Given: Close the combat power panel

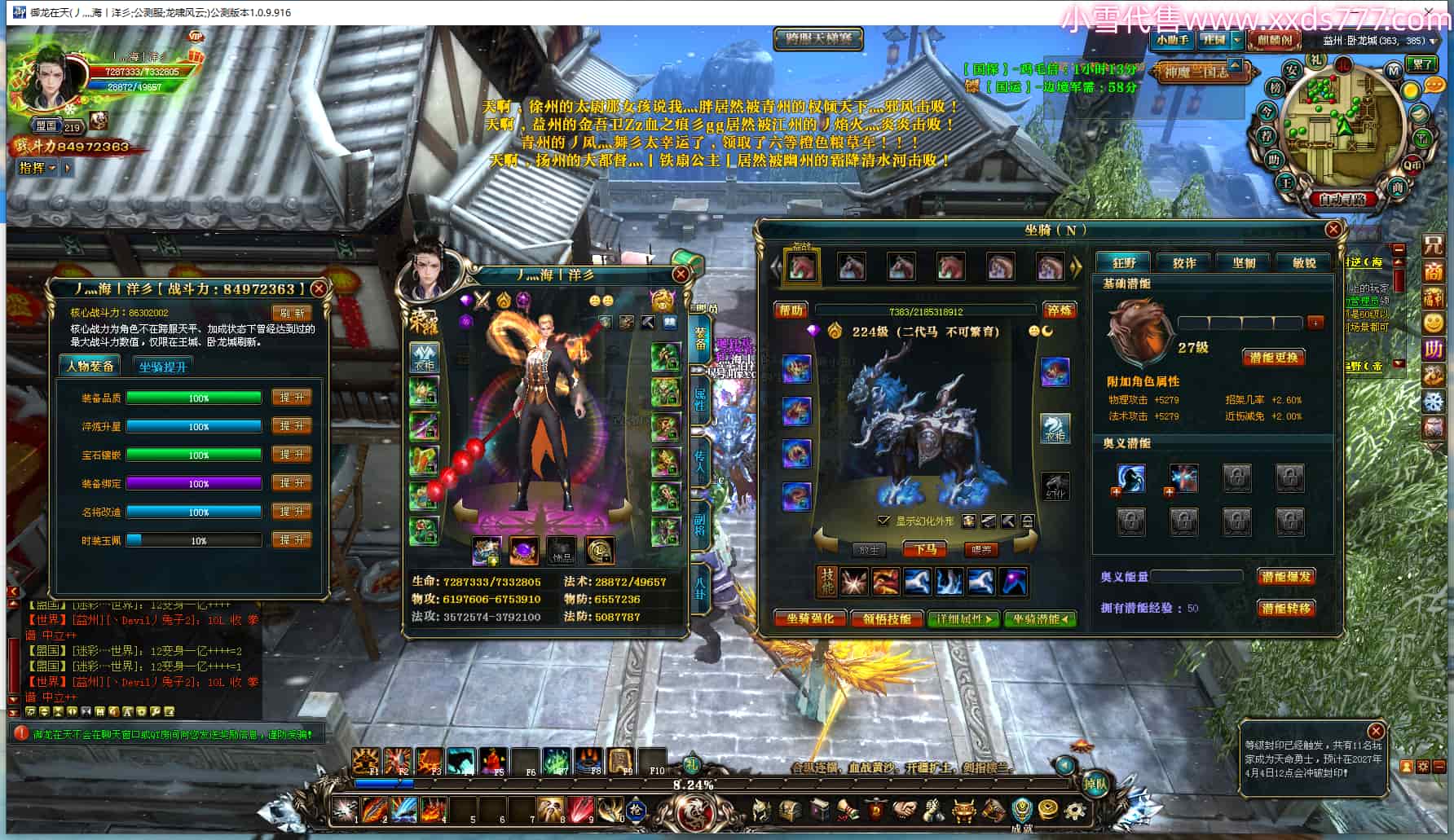Looking at the screenshot, I should click(319, 288).
